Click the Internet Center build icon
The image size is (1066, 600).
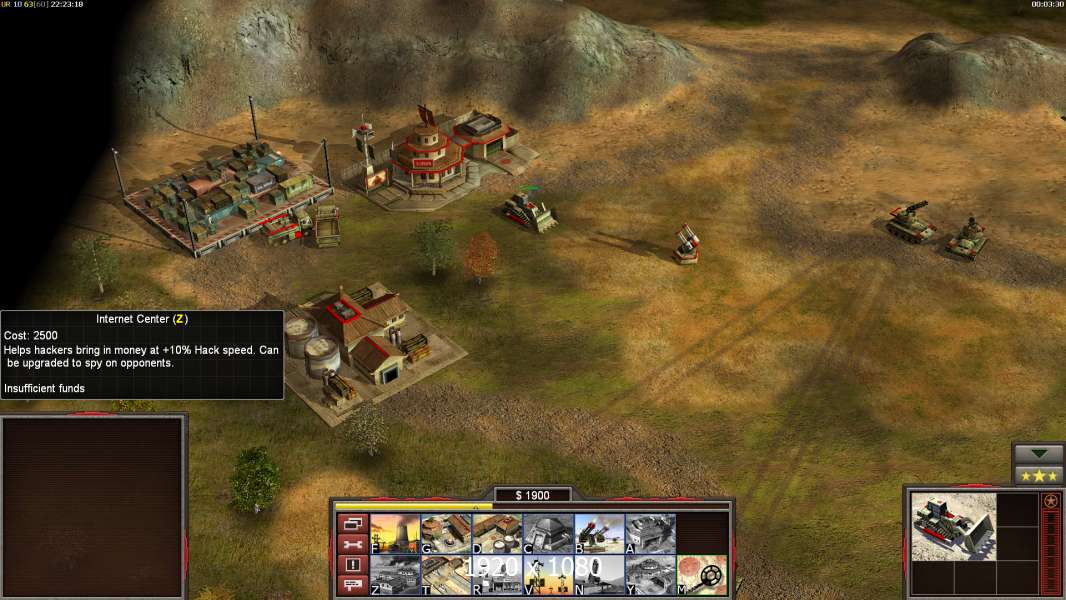click(x=395, y=574)
